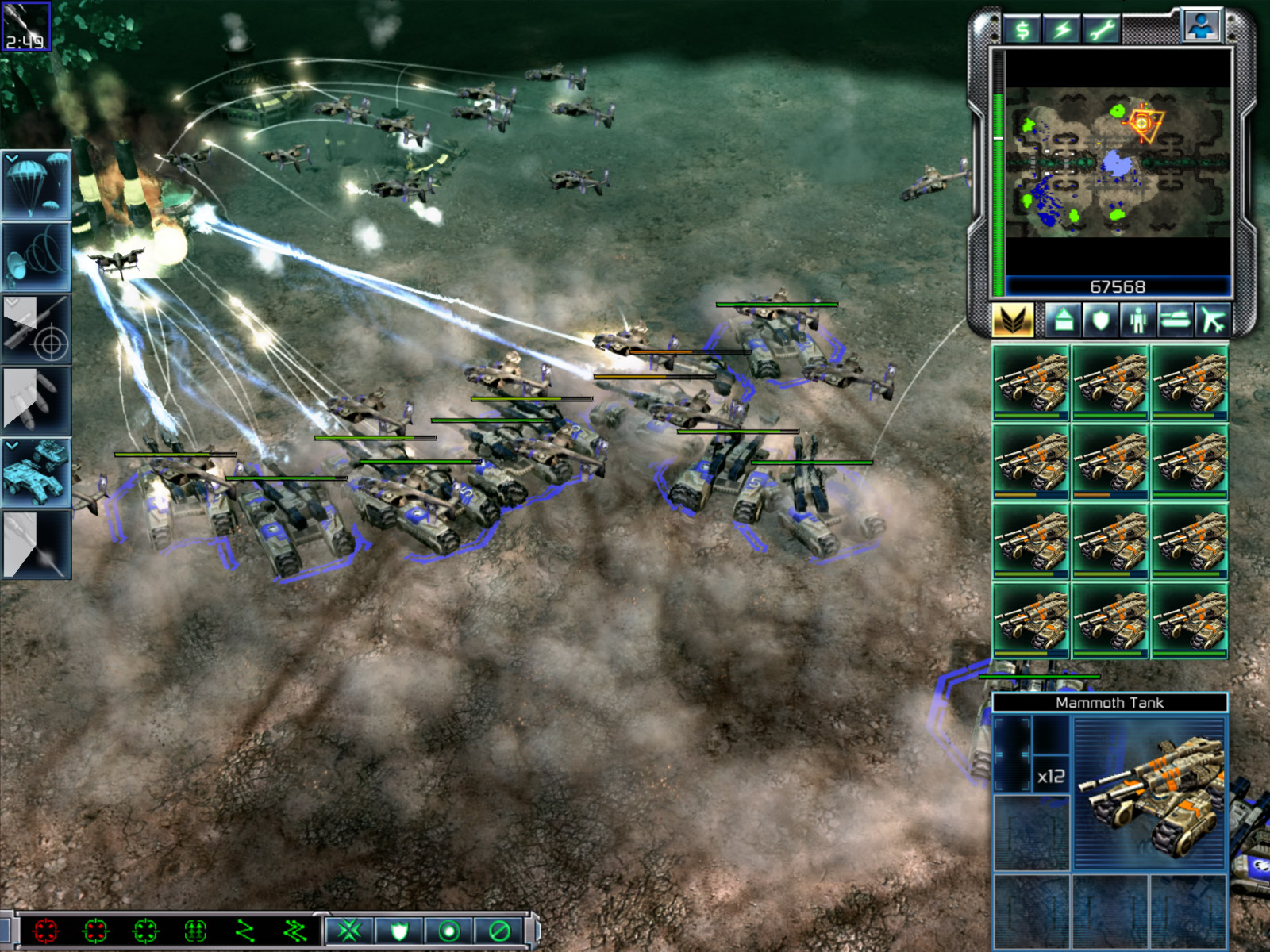Viewport: 1270px width, 952px height.
Task: Set guard stance with the shield button
Action: pyautogui.click(x=398, y=930)
